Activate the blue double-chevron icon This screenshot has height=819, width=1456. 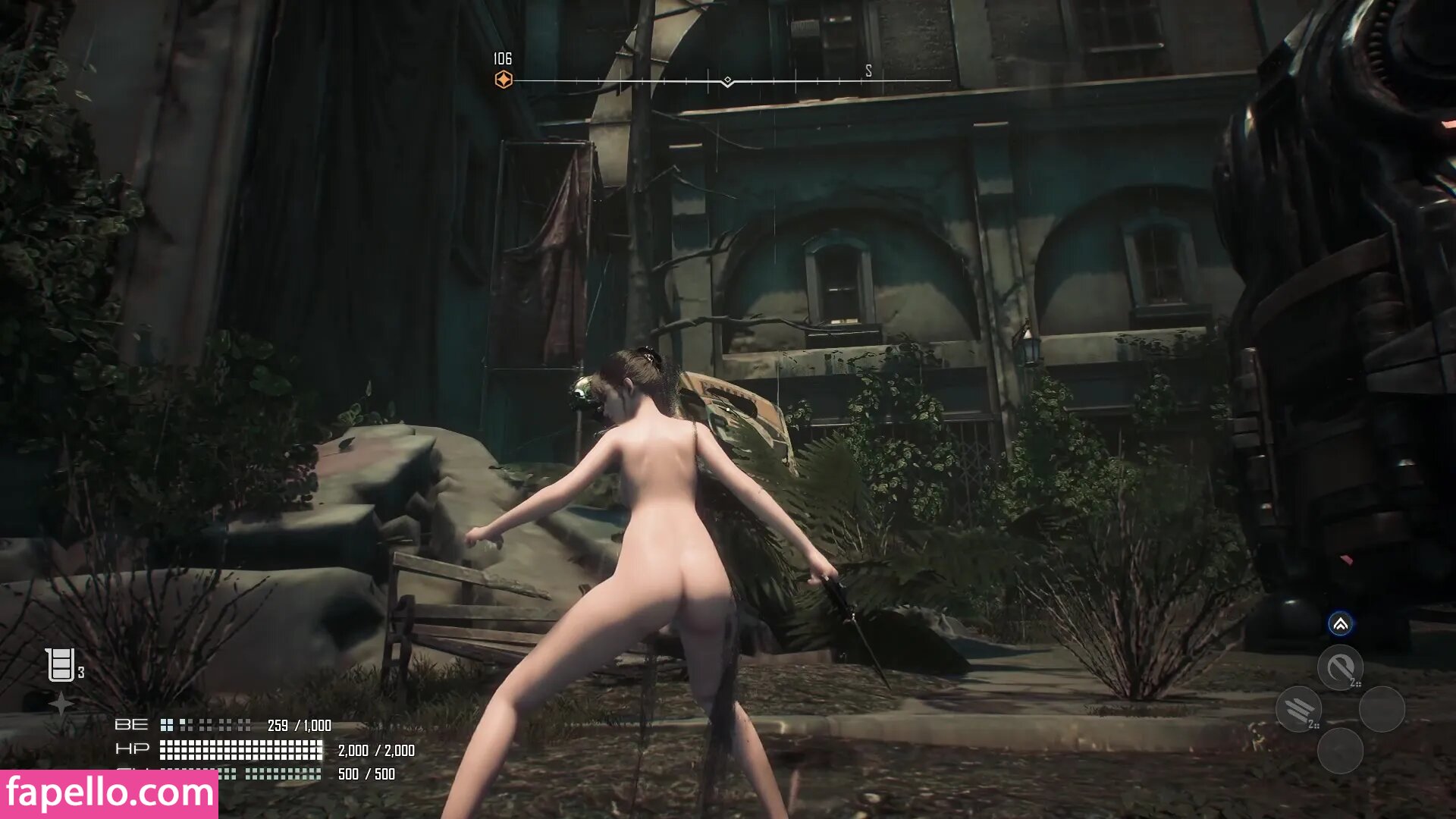point(1340,624)
